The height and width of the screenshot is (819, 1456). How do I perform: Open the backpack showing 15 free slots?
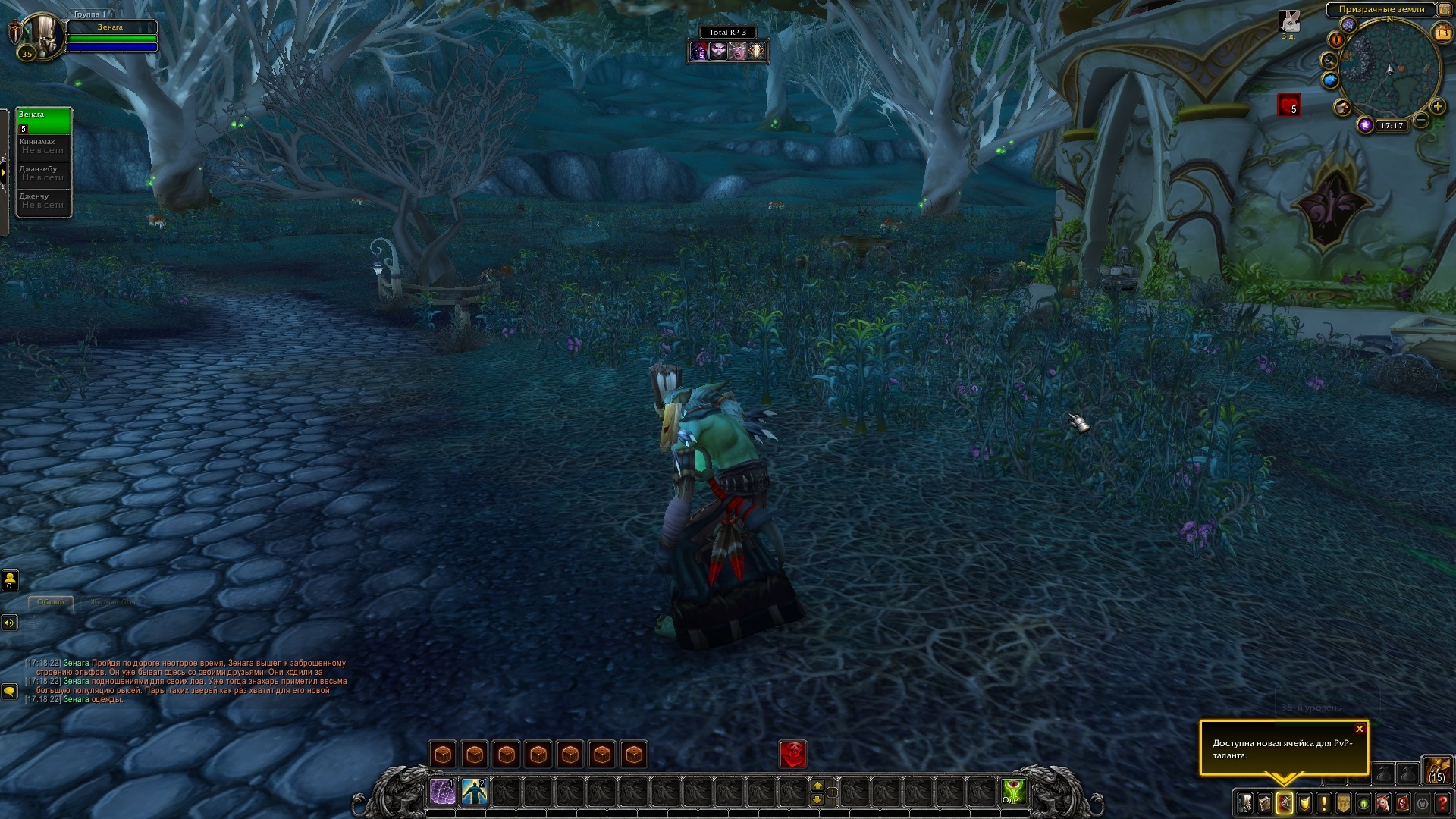[1436, 769]
